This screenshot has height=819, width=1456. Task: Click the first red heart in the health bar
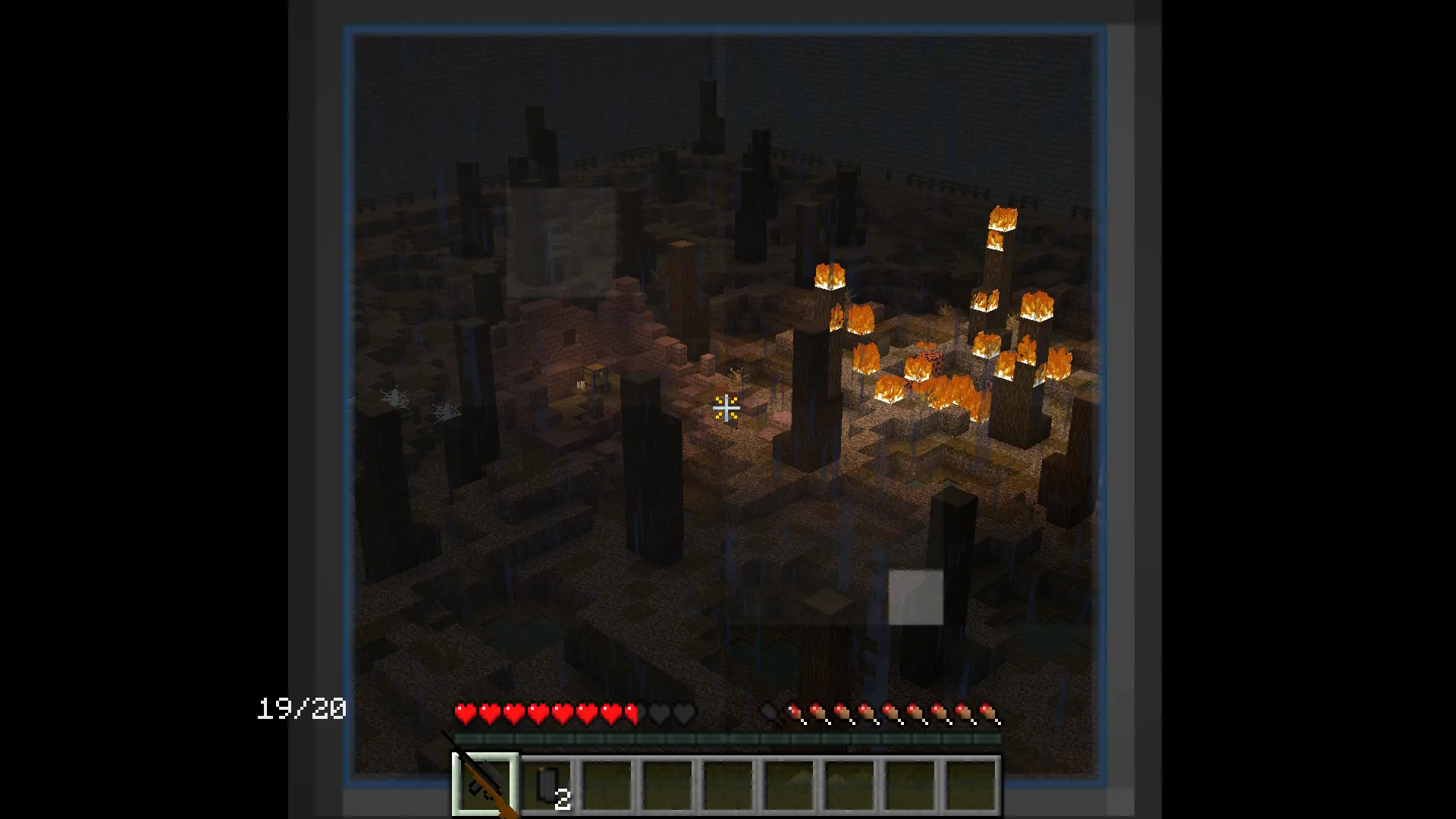point(464,713)
